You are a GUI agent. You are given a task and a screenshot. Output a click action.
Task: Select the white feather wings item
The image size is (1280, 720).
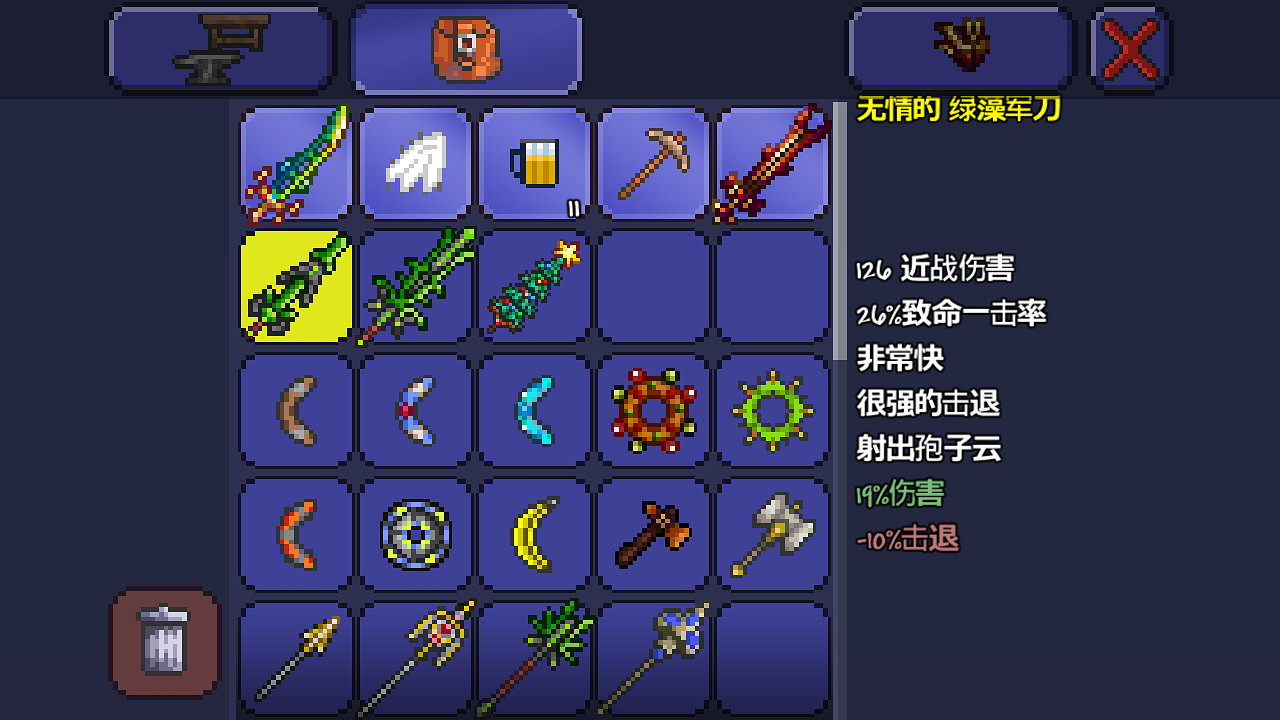[x=414, y=163]
